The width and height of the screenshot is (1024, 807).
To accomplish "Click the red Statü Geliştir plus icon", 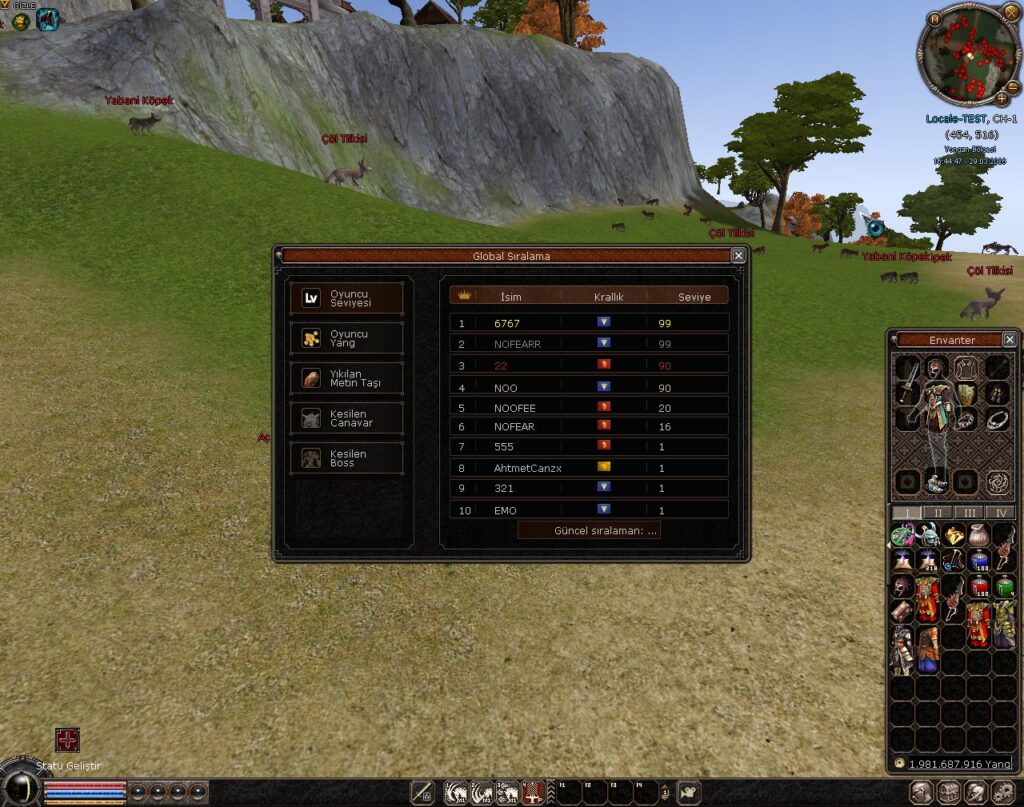I will 67,740.
